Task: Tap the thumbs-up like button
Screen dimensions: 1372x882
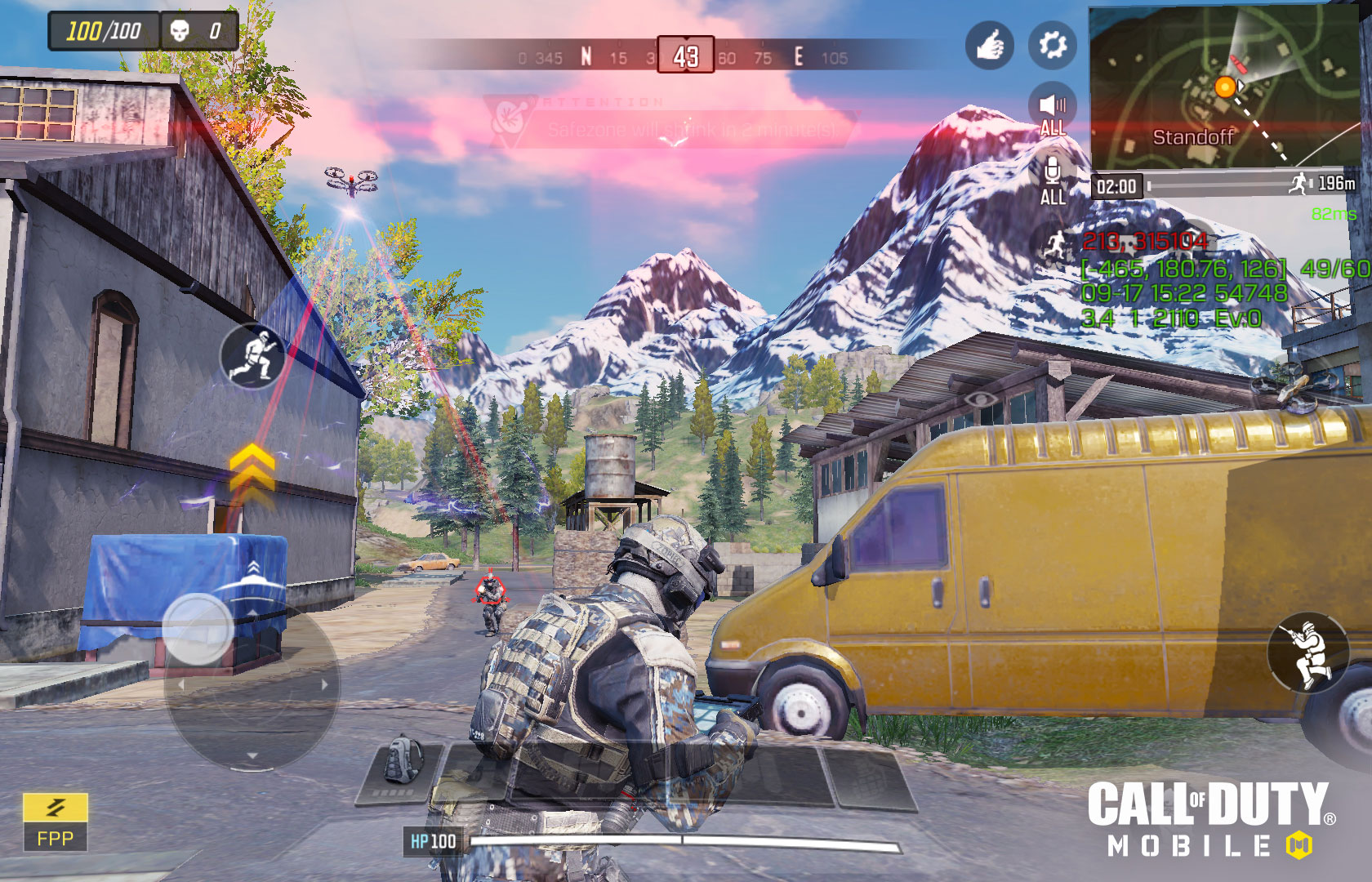Action: [989, 45]
